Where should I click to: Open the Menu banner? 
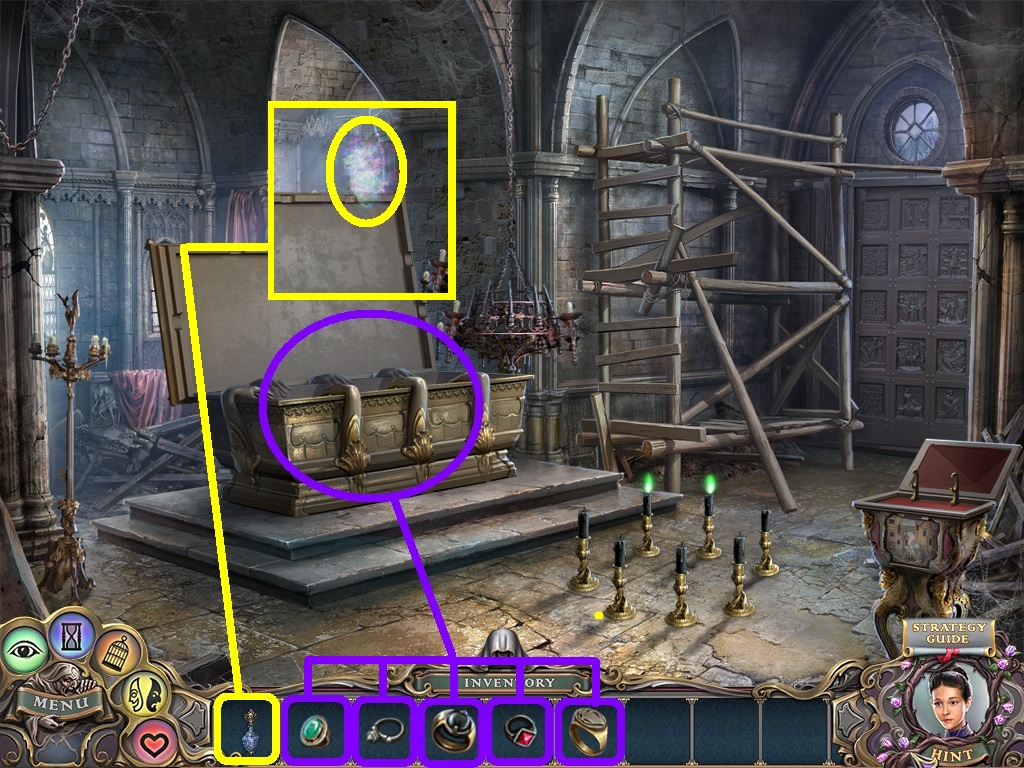[60, 703]
